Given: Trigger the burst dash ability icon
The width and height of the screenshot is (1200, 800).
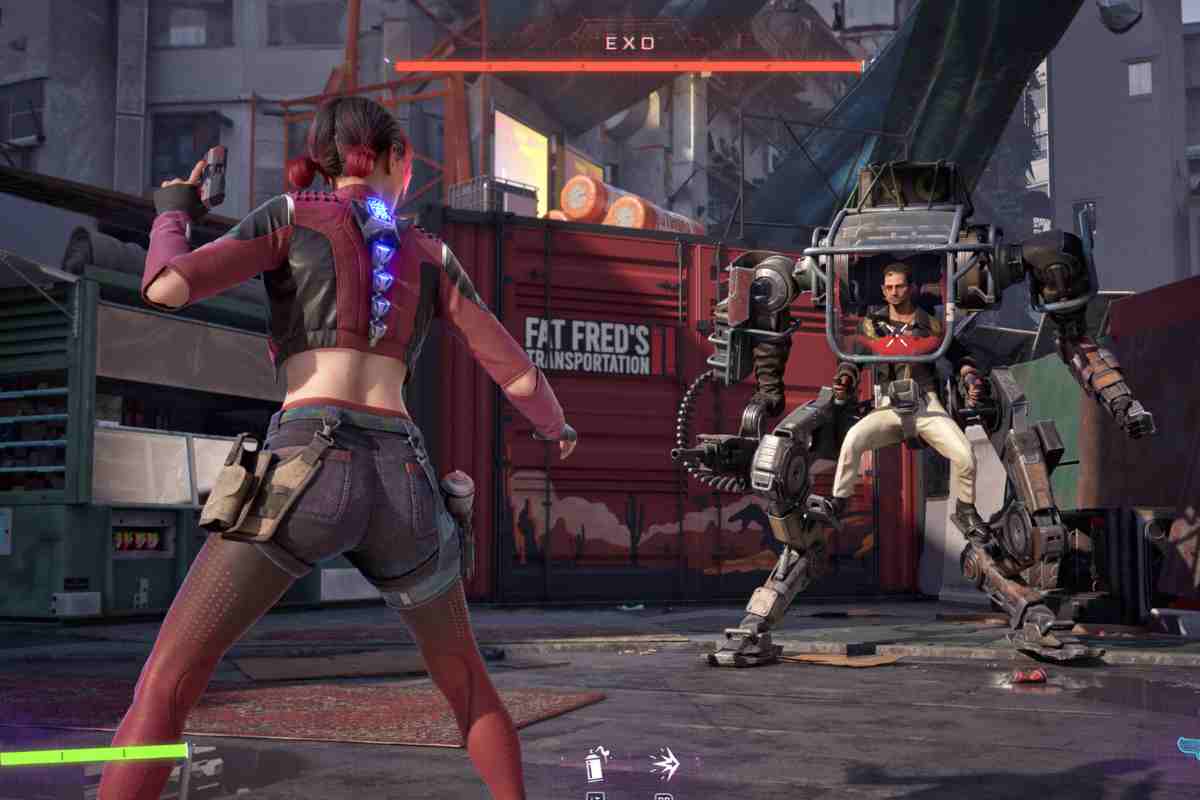Looking at the screenshot, I should pos(664,765).
